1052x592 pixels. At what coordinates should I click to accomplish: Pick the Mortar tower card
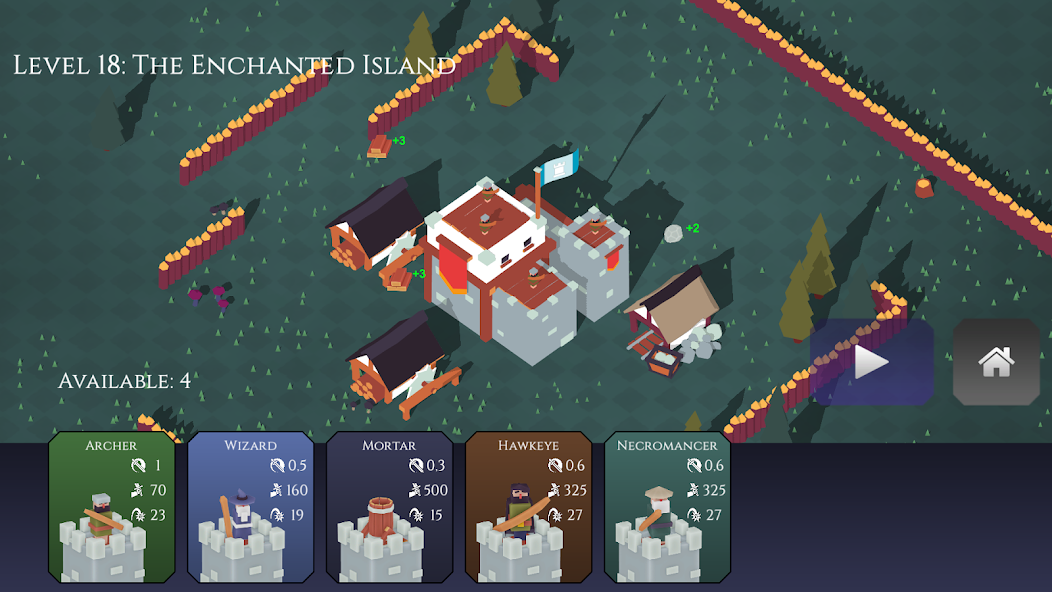(389, 507)
